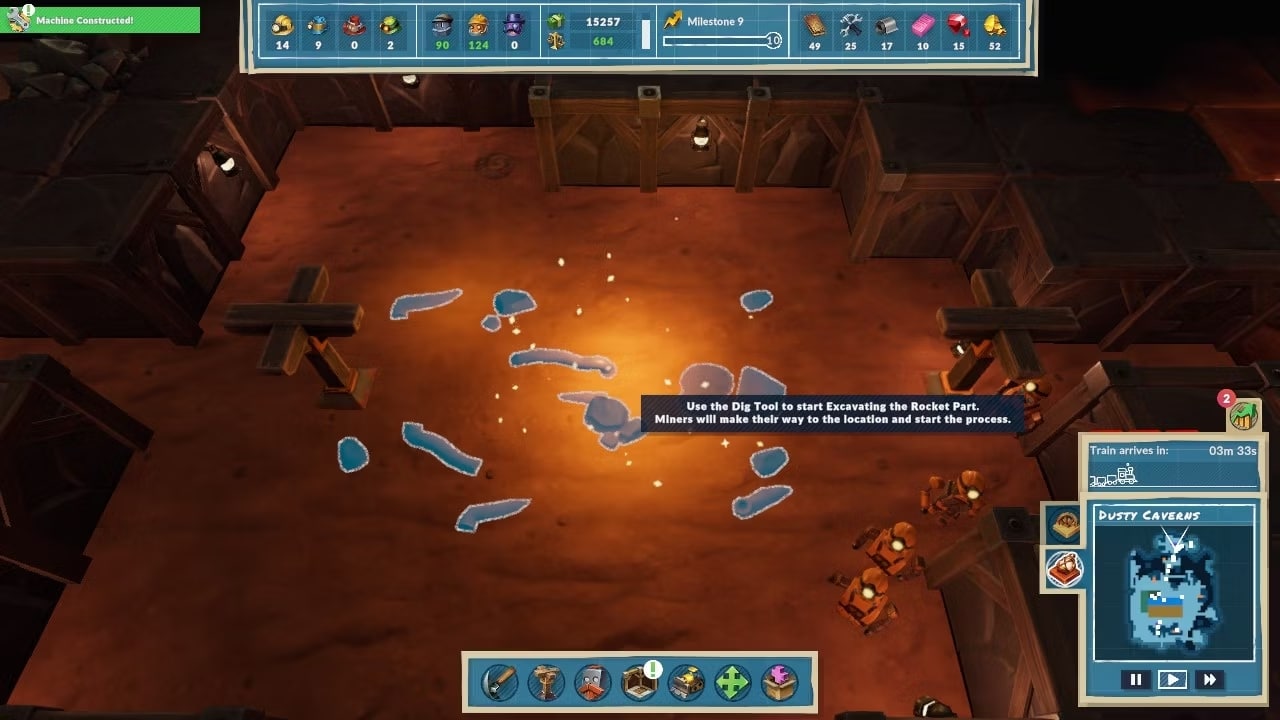
Task: Switch to the upper minimap side tab
Action: coord(1062,523)
